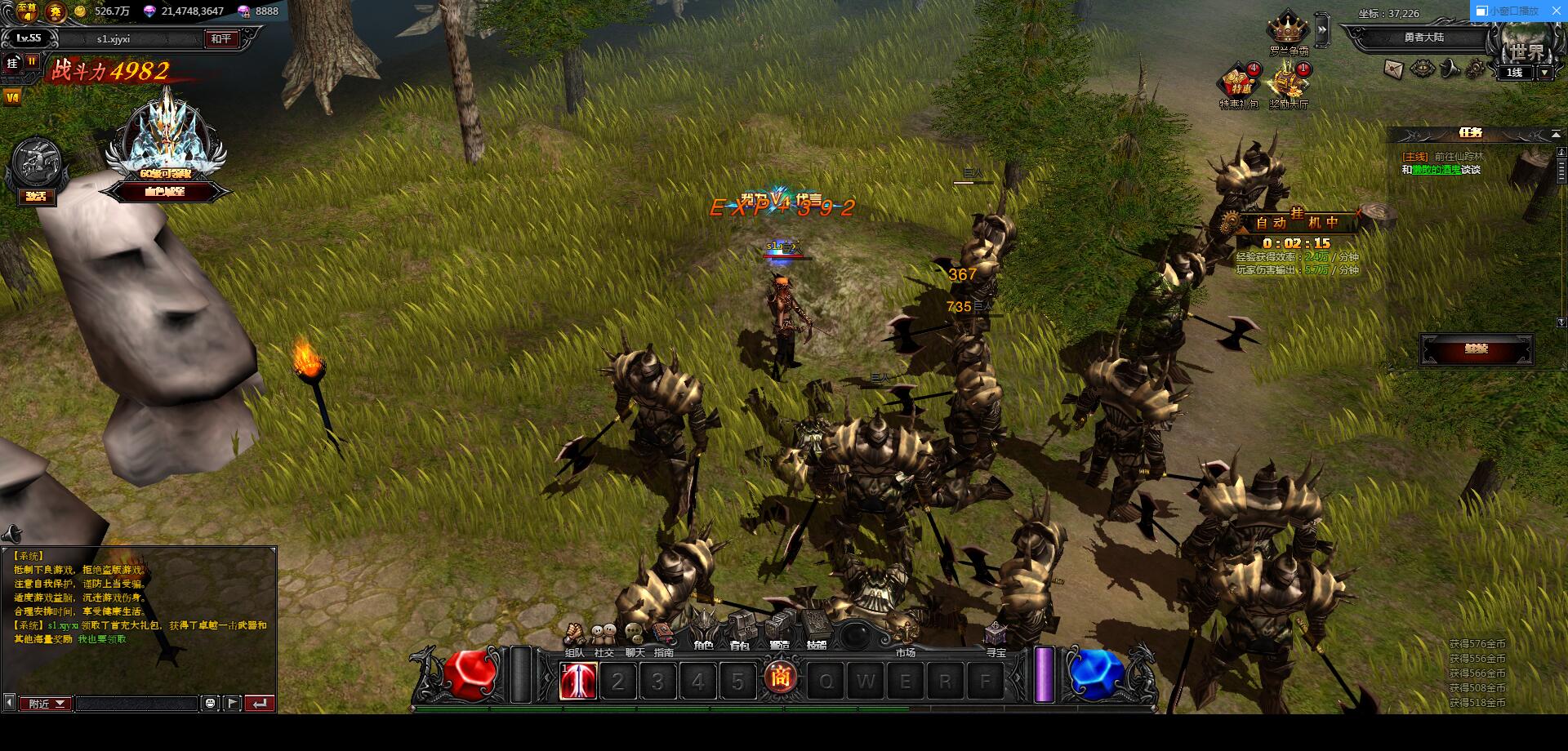
Task: Open the gear settings icon
Action: click(x=1477, y=69)
